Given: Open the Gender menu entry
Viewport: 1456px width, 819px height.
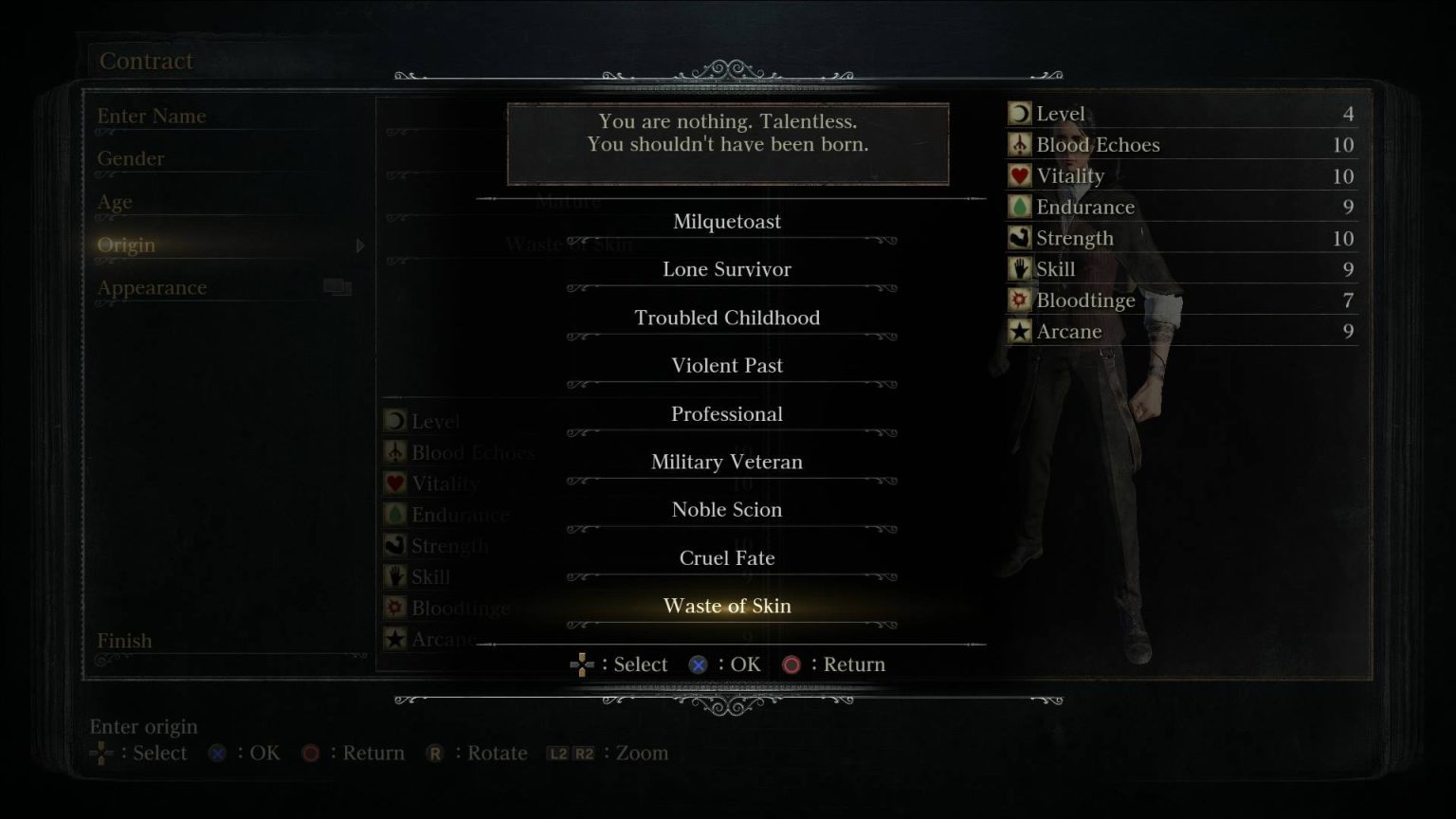Looking at the screenshot, I should pos(130,158).
